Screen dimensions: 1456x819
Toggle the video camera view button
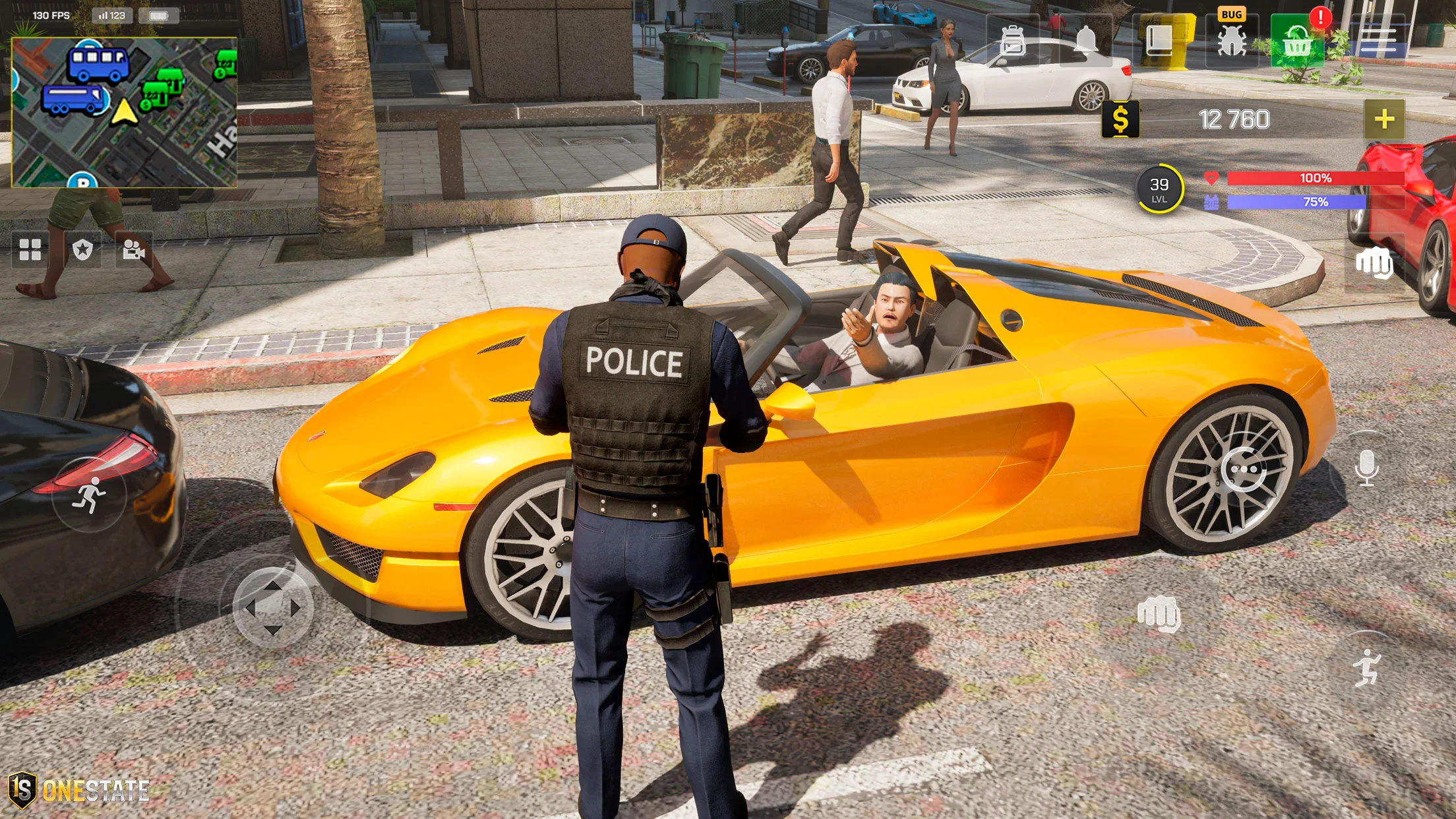(x=134, y=249)
